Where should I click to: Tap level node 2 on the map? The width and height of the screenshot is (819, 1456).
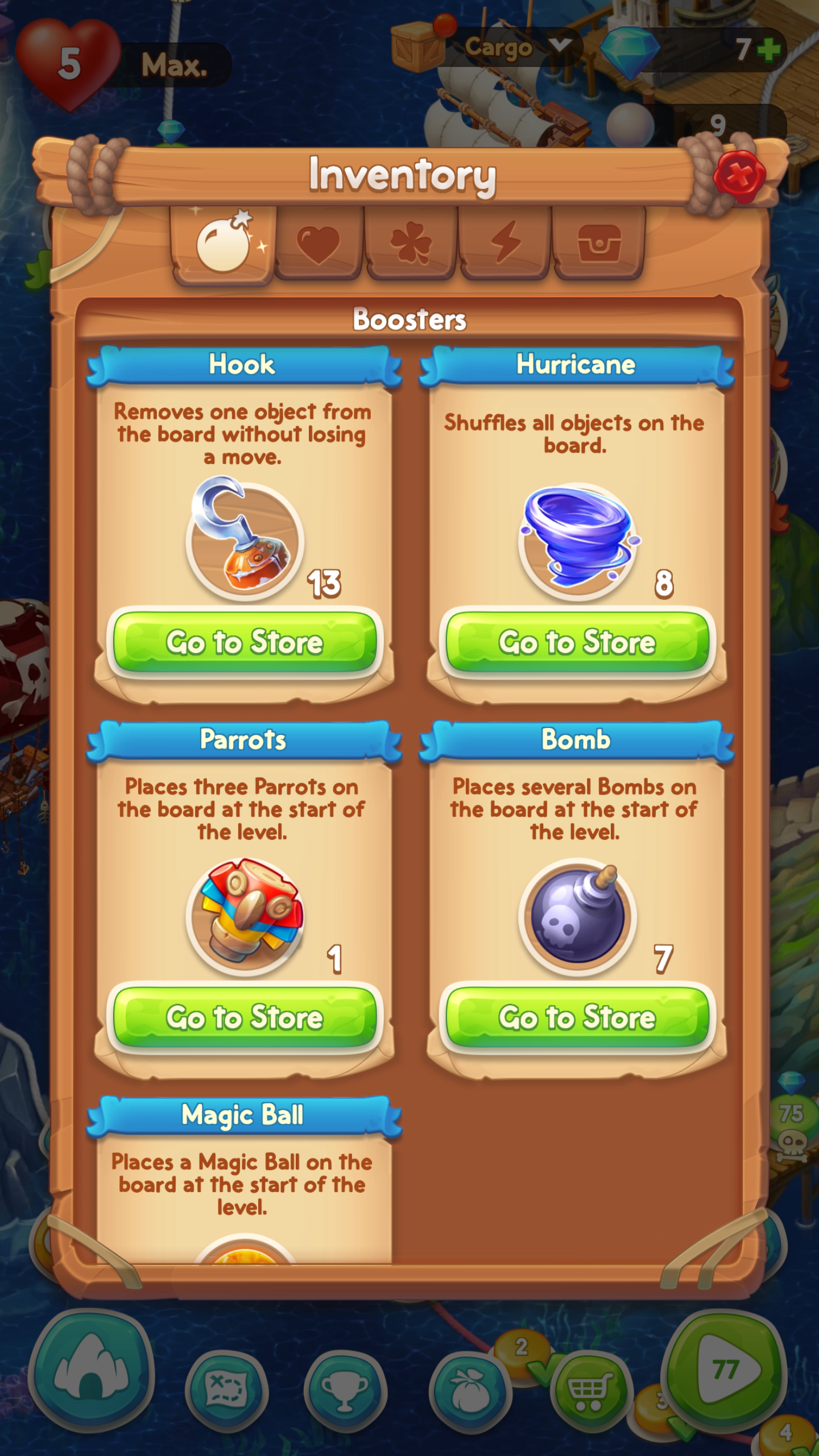[520, 1359]
